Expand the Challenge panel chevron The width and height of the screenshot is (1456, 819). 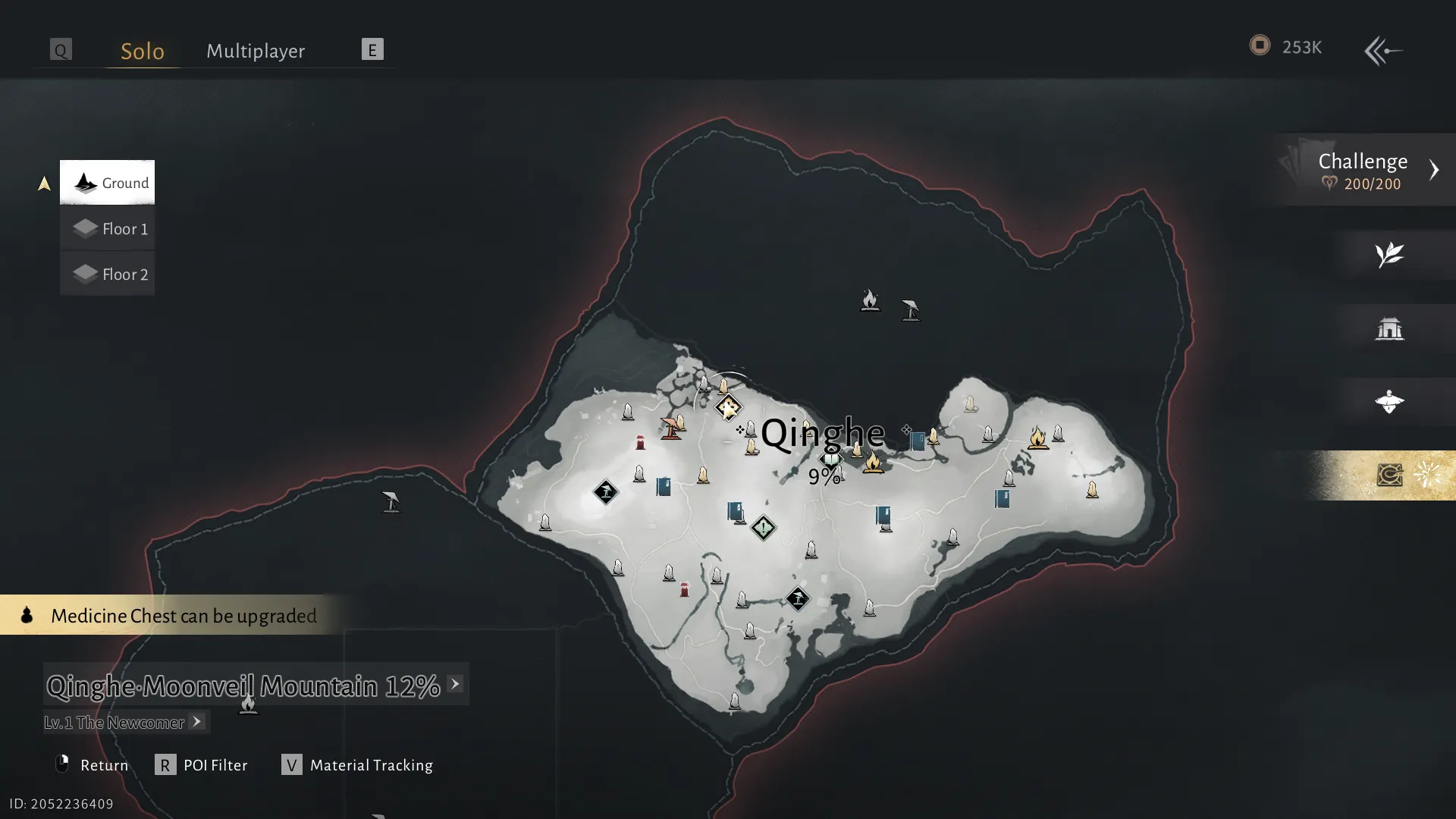click(1435, 170)
